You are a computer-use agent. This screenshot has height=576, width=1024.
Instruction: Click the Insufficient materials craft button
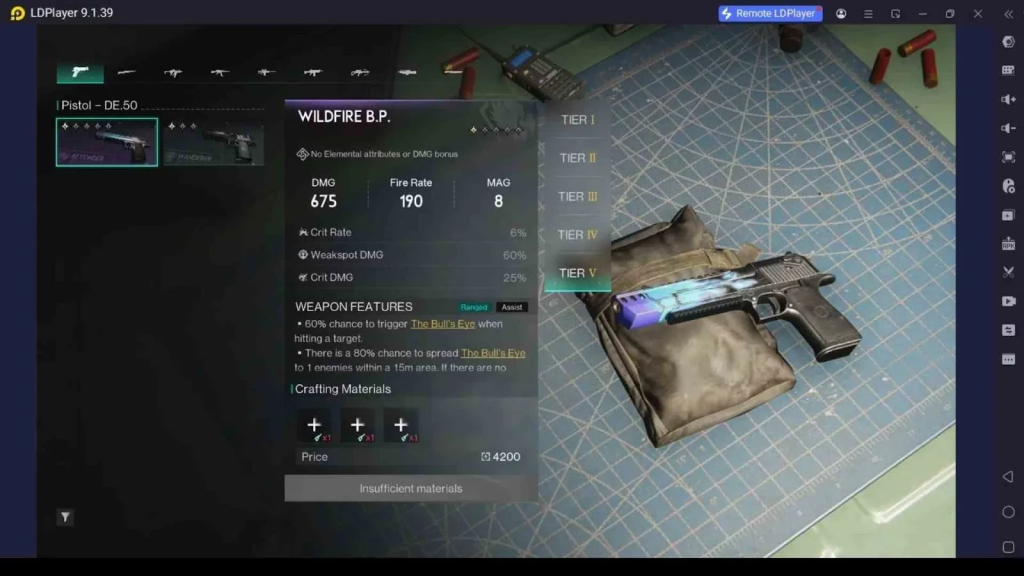click(x=411, y=488)
